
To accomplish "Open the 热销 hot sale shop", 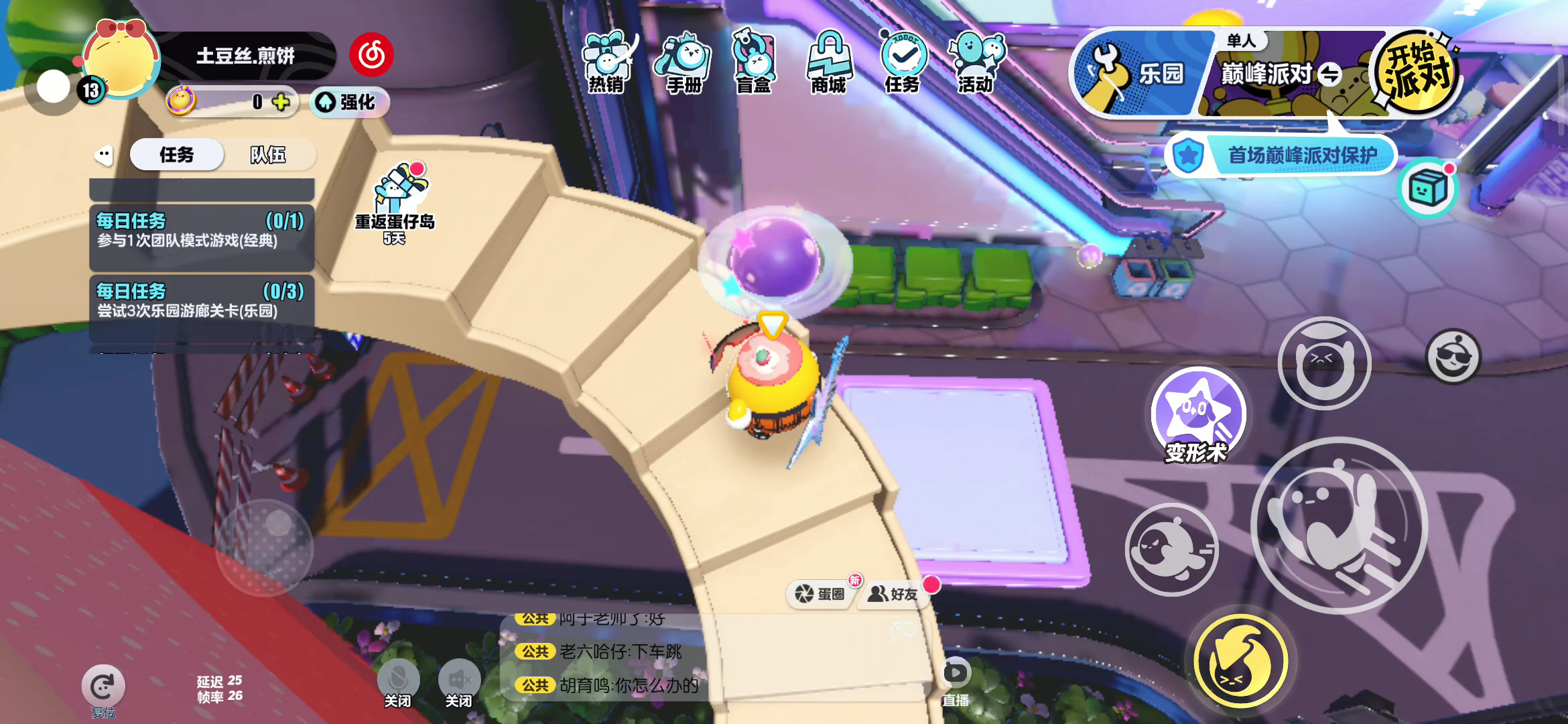I will coord(606,62).
